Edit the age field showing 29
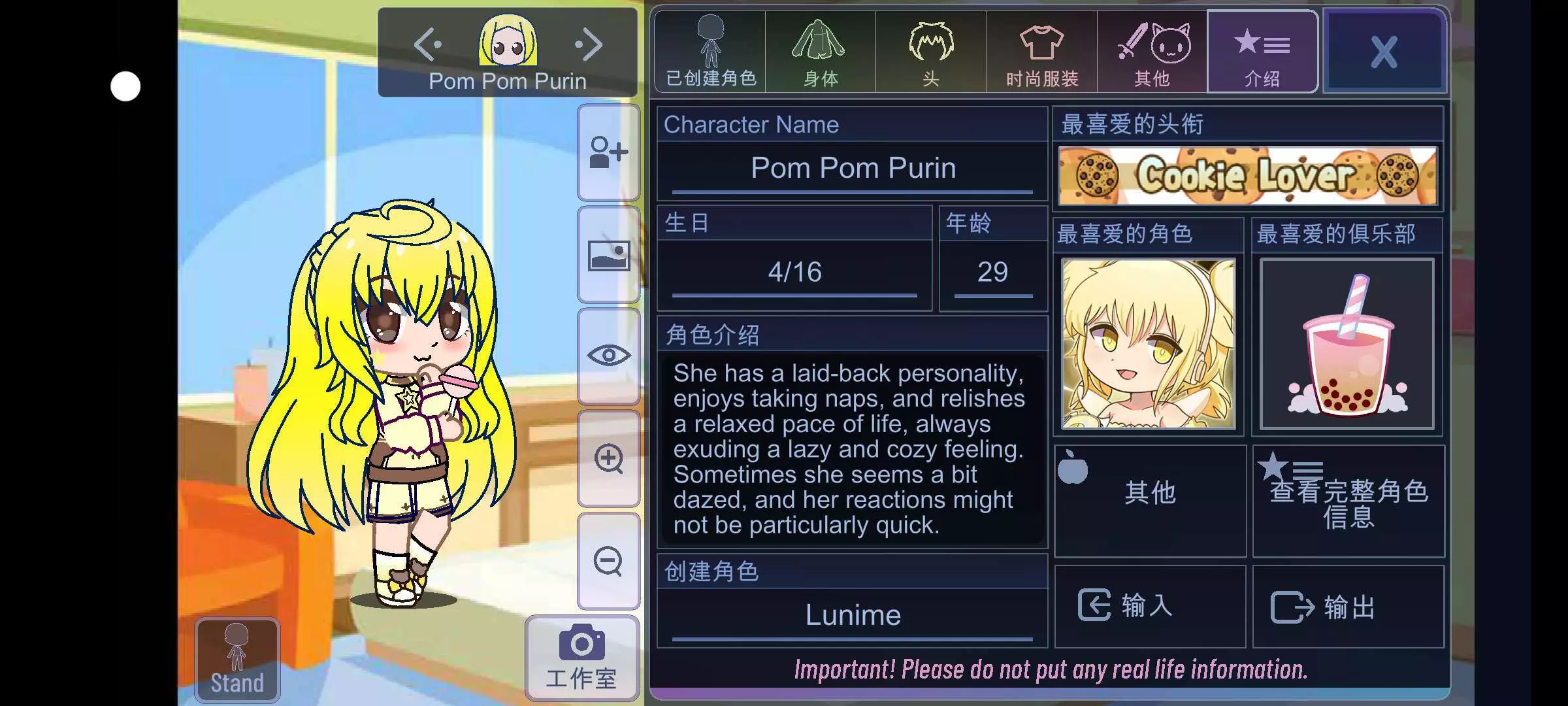This screenshot has height=706, width=1568. pos(992,272)
